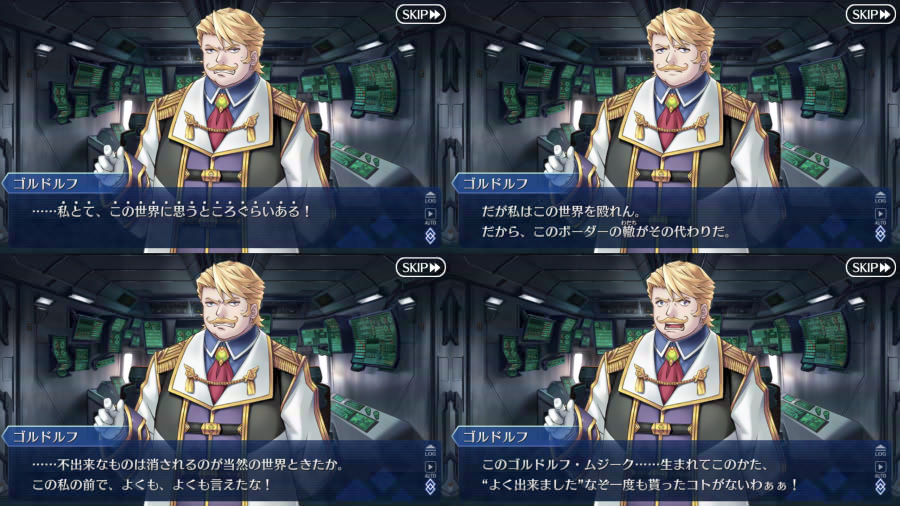Open the LOG beside 'このゴルドルフ・ムジーク' dialogue
The image size is (900, 506).
click(880, 450)
